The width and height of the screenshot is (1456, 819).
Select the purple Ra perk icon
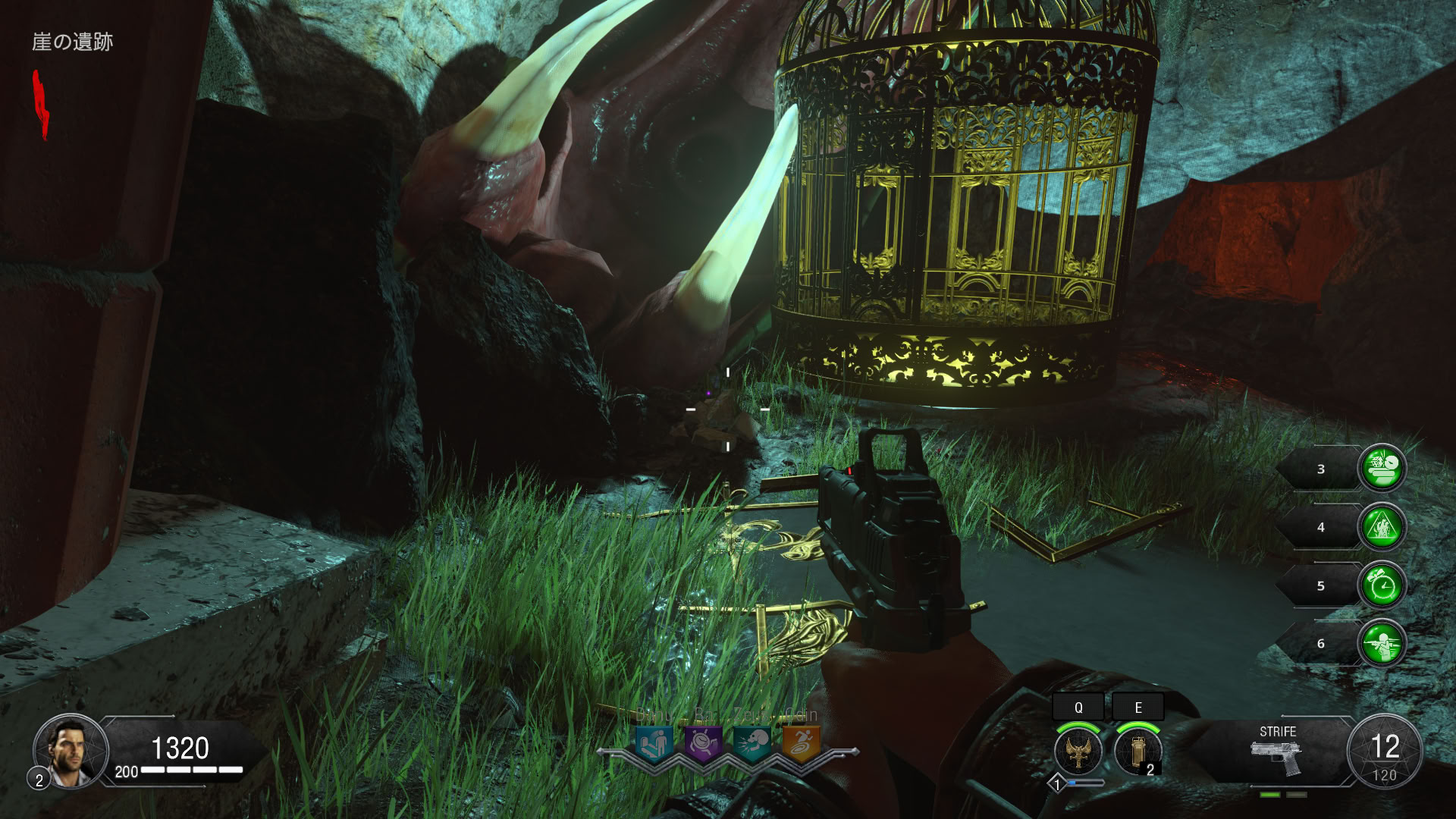(703, 743)
